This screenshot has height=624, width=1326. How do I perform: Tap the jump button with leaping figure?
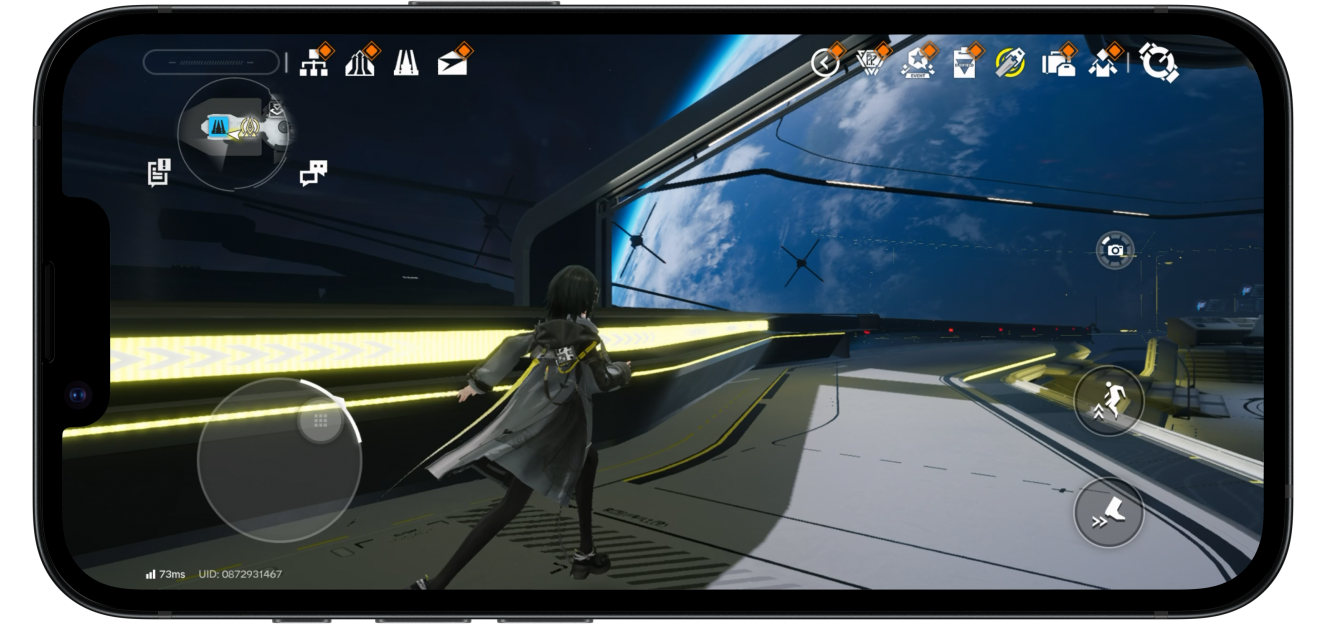tap(1108, 401)
